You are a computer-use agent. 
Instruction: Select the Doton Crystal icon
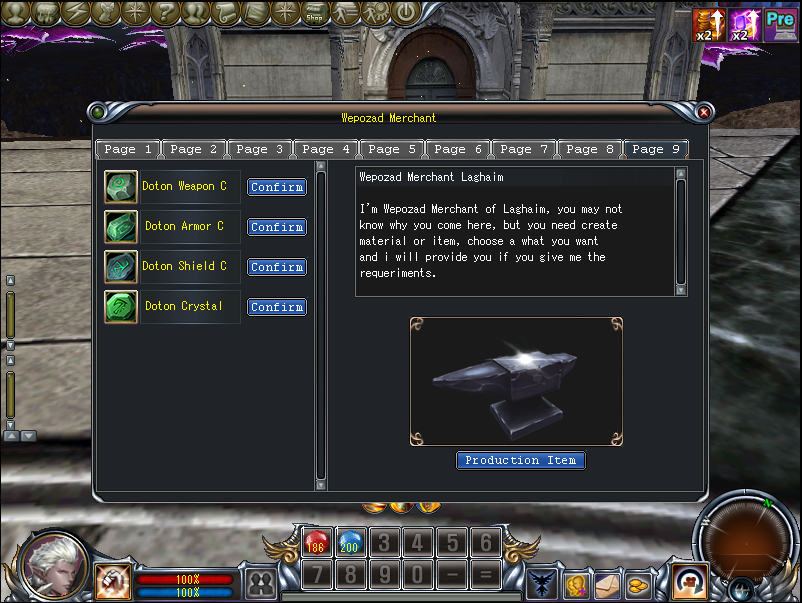121,307
